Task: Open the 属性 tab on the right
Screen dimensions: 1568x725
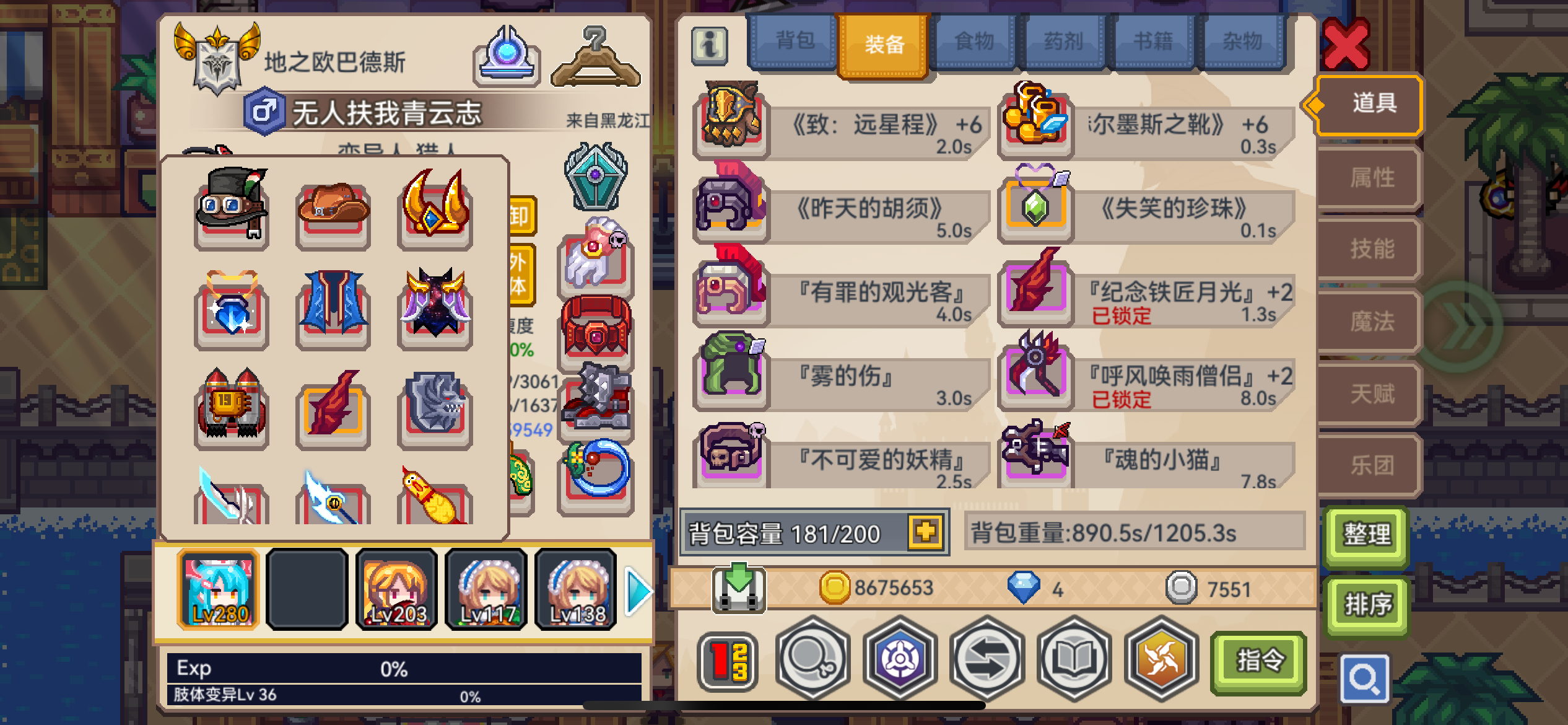Action: point(1369,177)
